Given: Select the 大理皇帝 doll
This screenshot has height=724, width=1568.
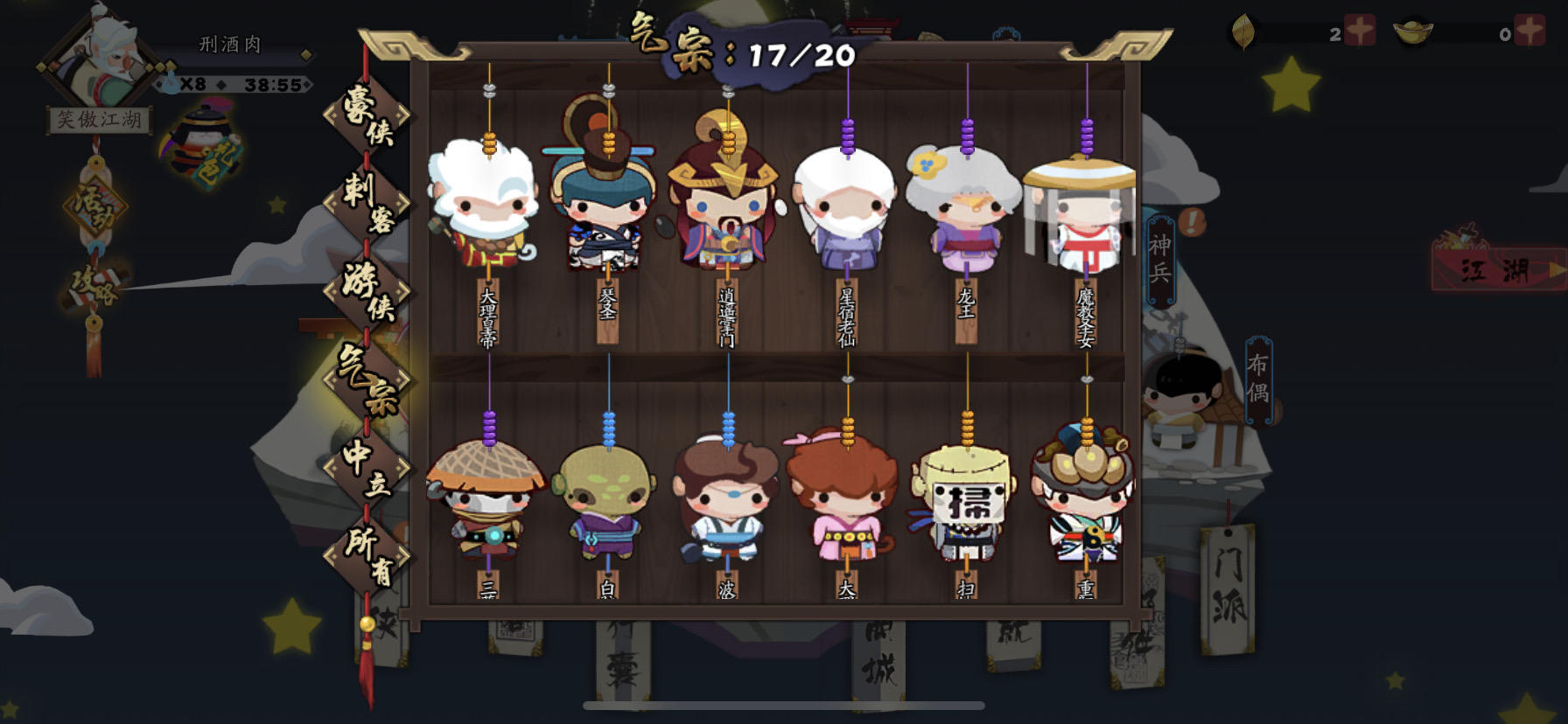Looking at the screenshot, I should point(486,210).
